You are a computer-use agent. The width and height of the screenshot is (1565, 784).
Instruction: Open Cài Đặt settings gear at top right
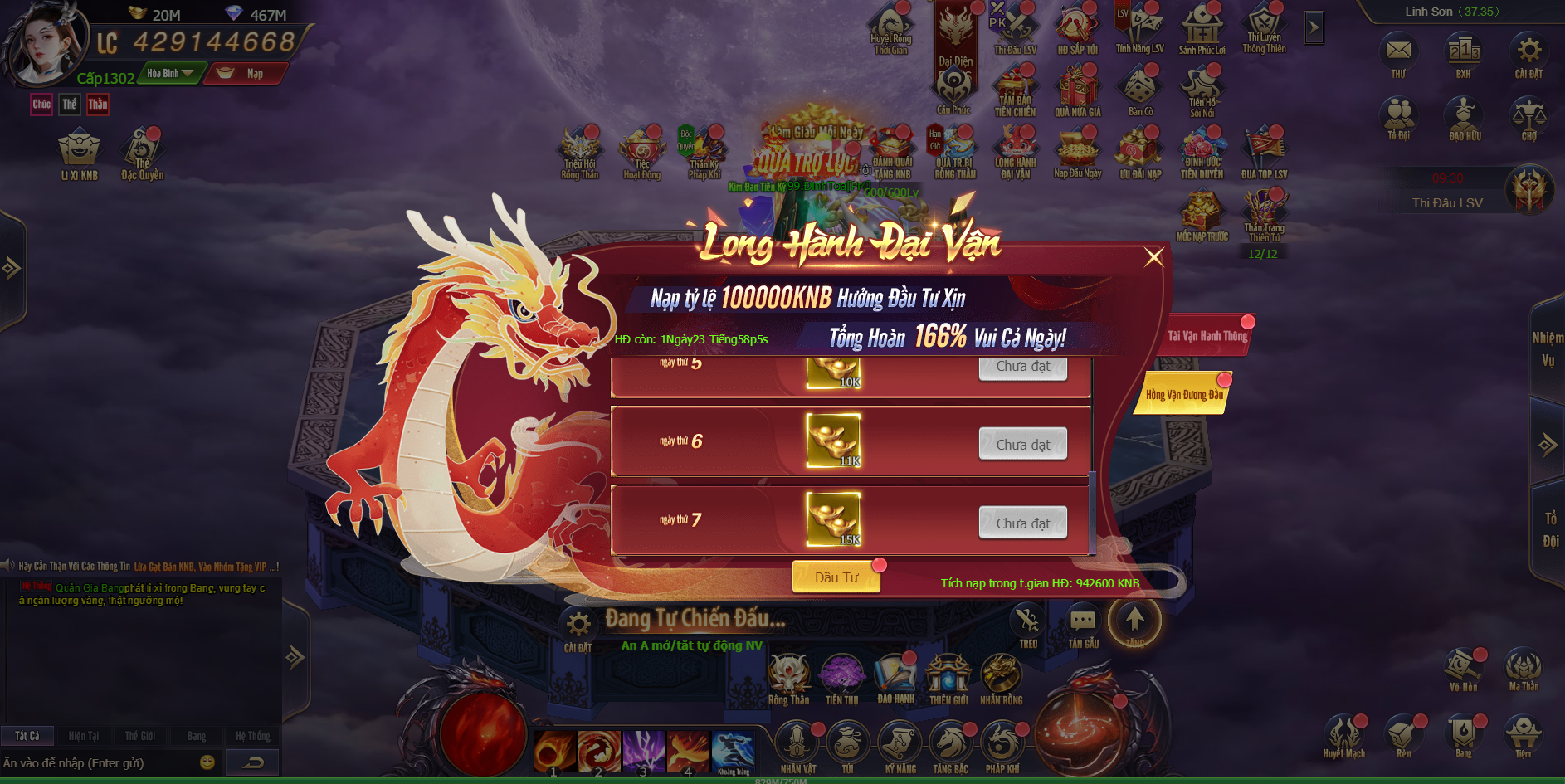point(1528,53)
